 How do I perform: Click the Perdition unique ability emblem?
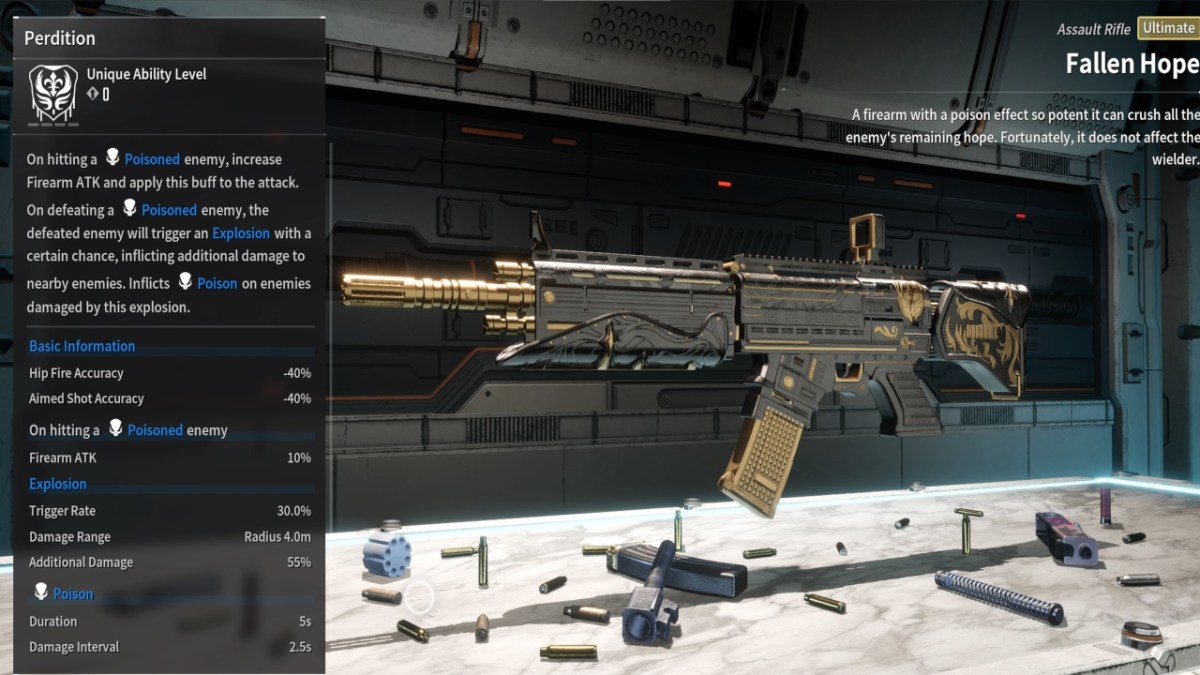tap(54, 95)
